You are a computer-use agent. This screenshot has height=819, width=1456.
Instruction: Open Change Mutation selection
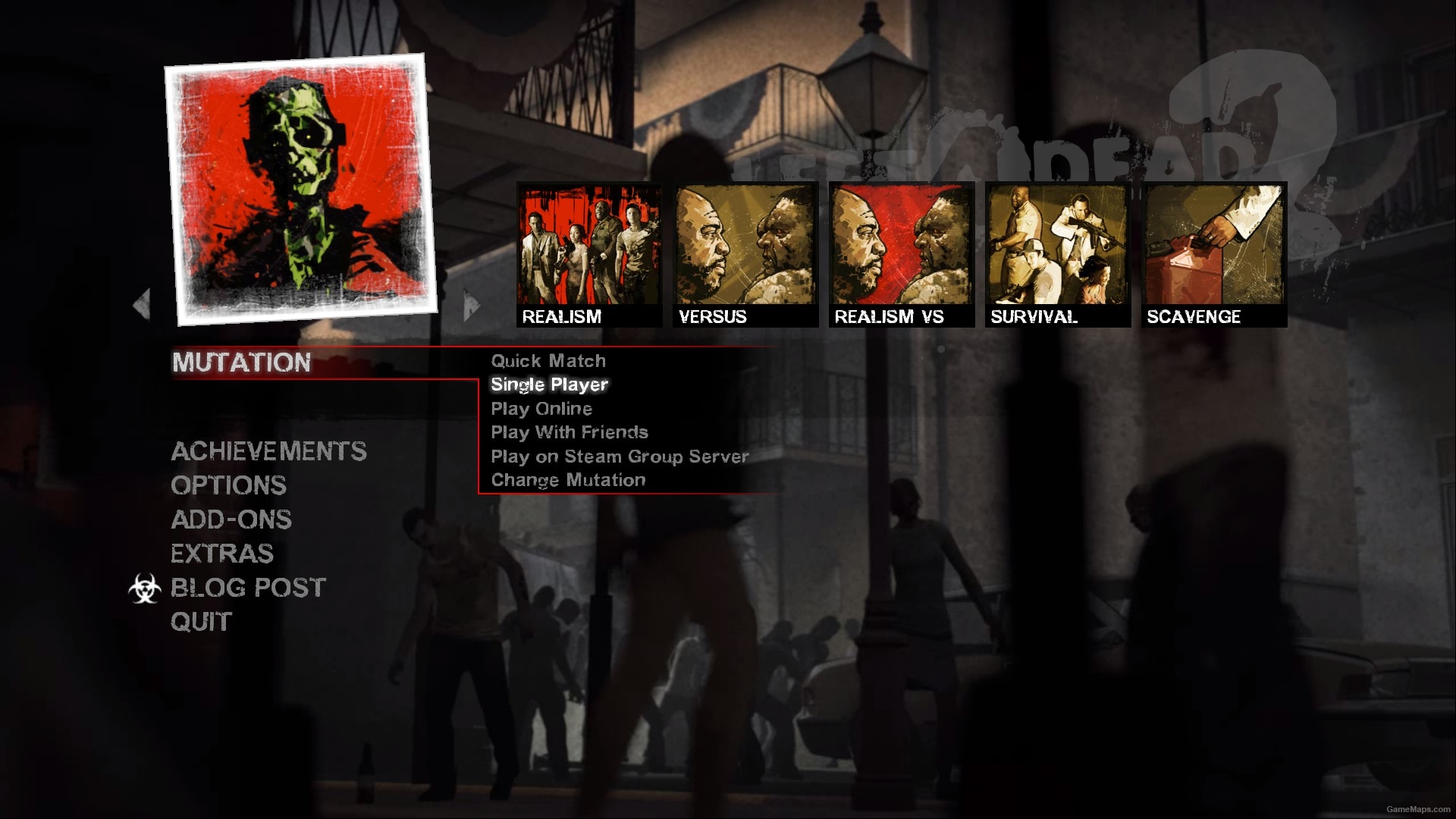[x=568, y=479]
